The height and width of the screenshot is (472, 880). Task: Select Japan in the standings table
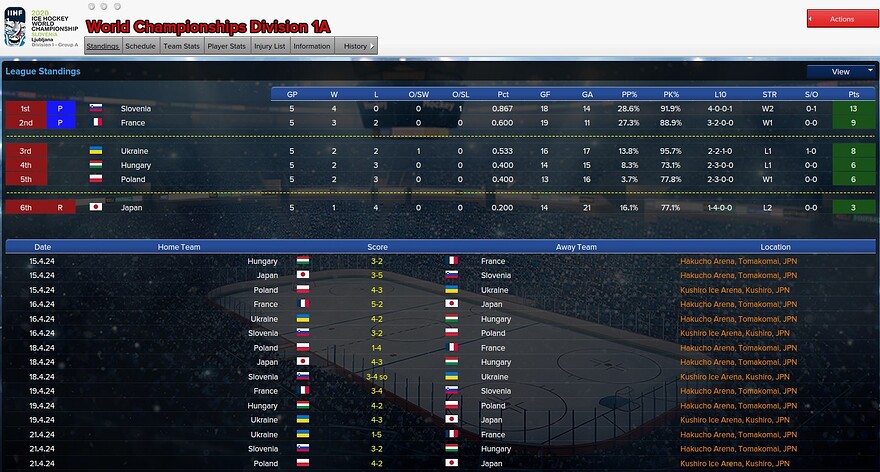tap(132, 207)
